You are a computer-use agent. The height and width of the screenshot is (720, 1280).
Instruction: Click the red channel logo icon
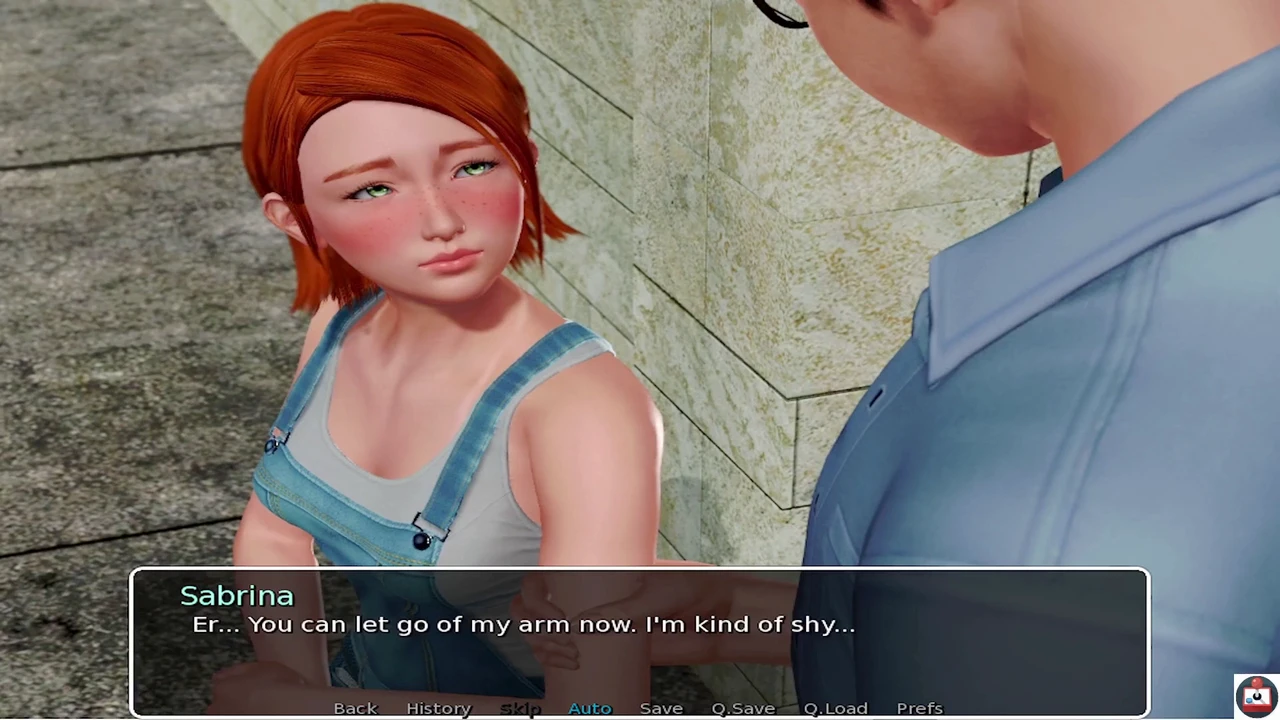(x=1255, y=695)
